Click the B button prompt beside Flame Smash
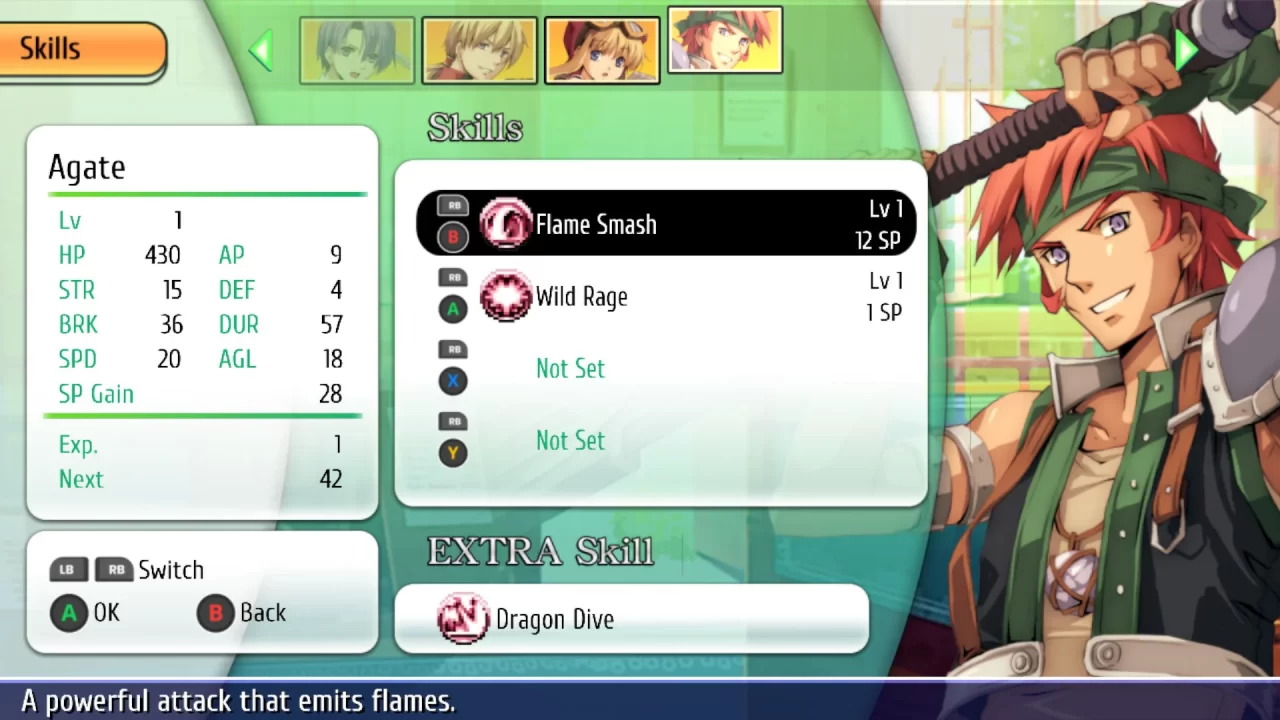This screenshot has width=1280, height=720. [x=453, y=237]
